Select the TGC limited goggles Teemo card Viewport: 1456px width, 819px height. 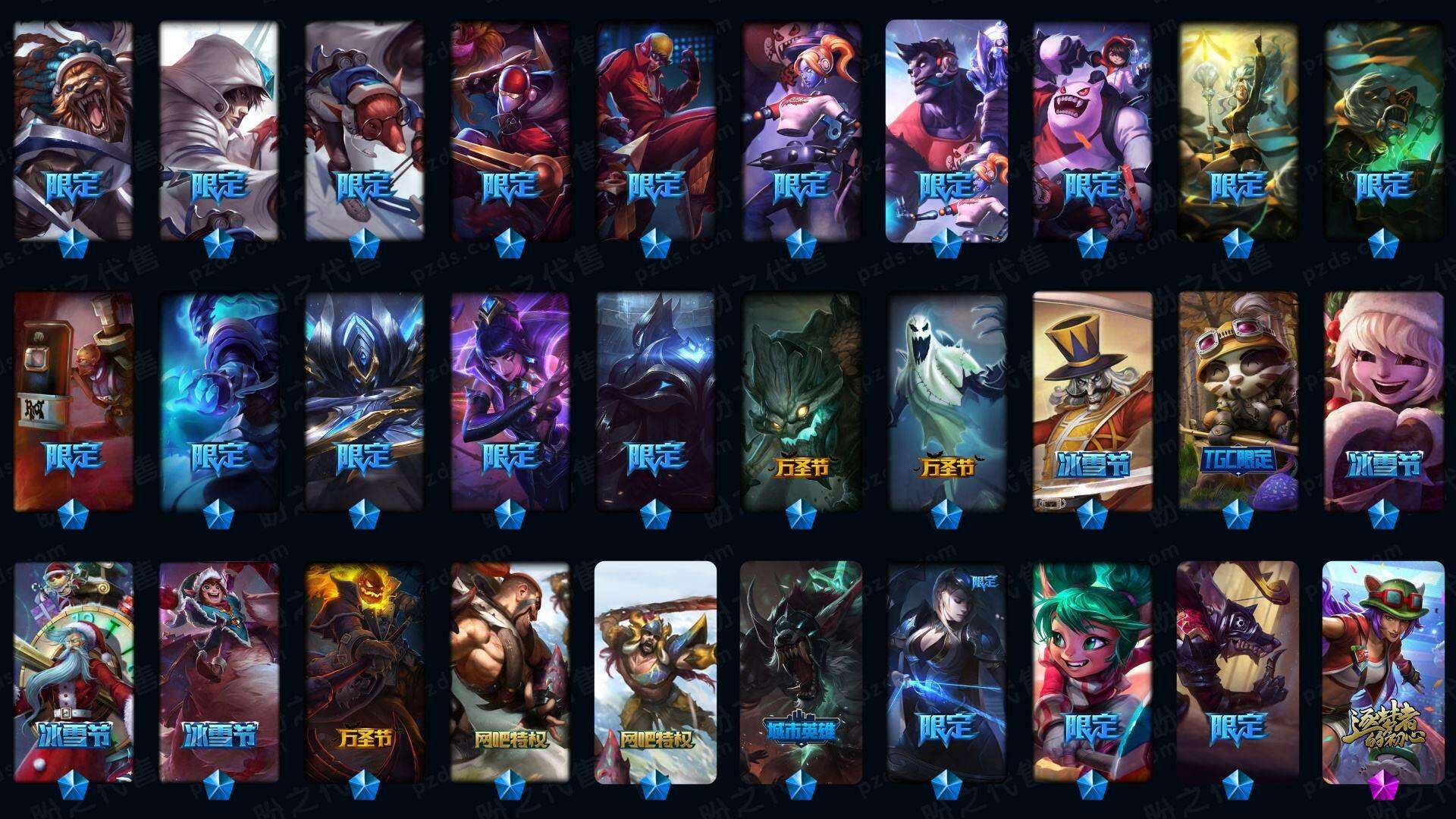1238,400
